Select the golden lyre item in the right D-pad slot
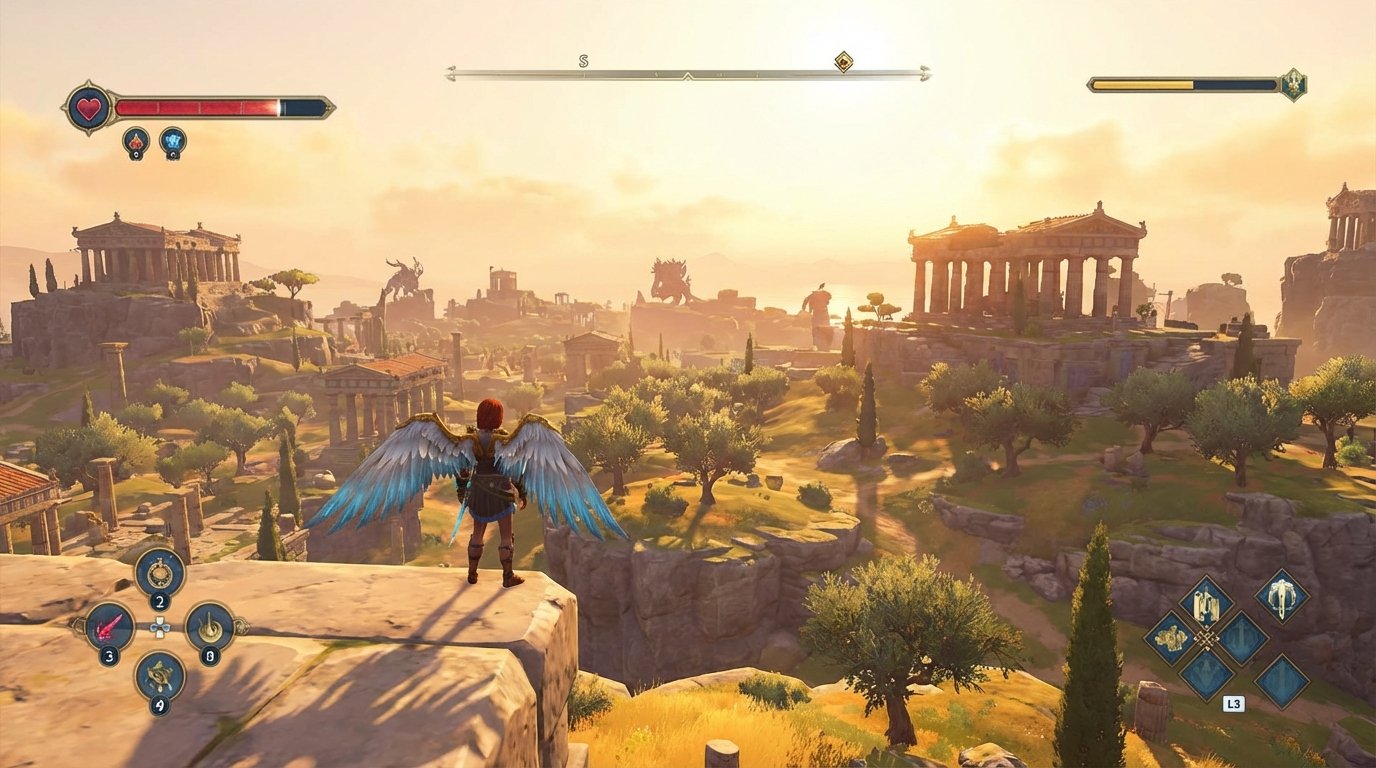 coord(209,626)
